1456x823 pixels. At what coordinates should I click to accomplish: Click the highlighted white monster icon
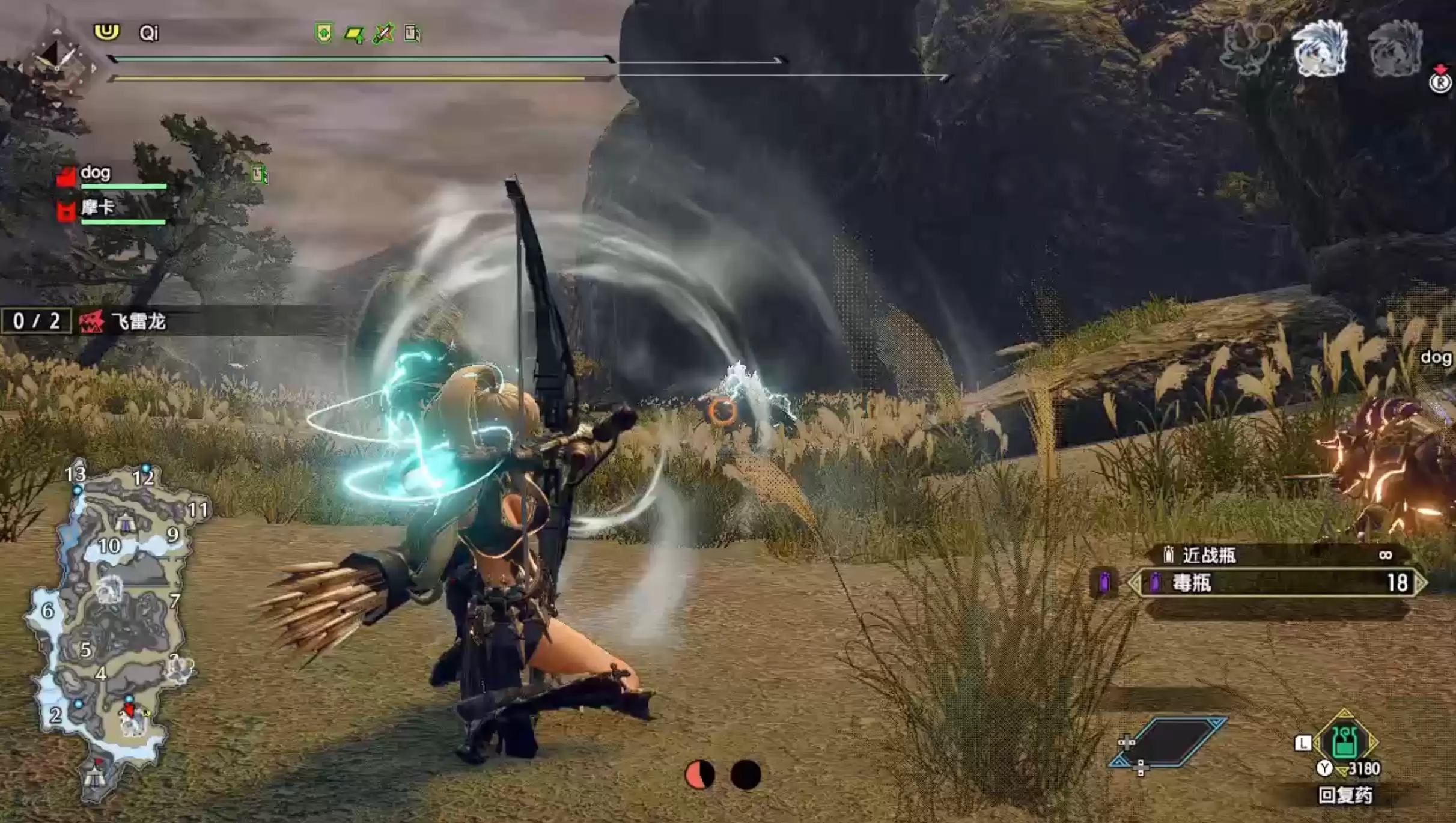click(x=1320, y=49)
